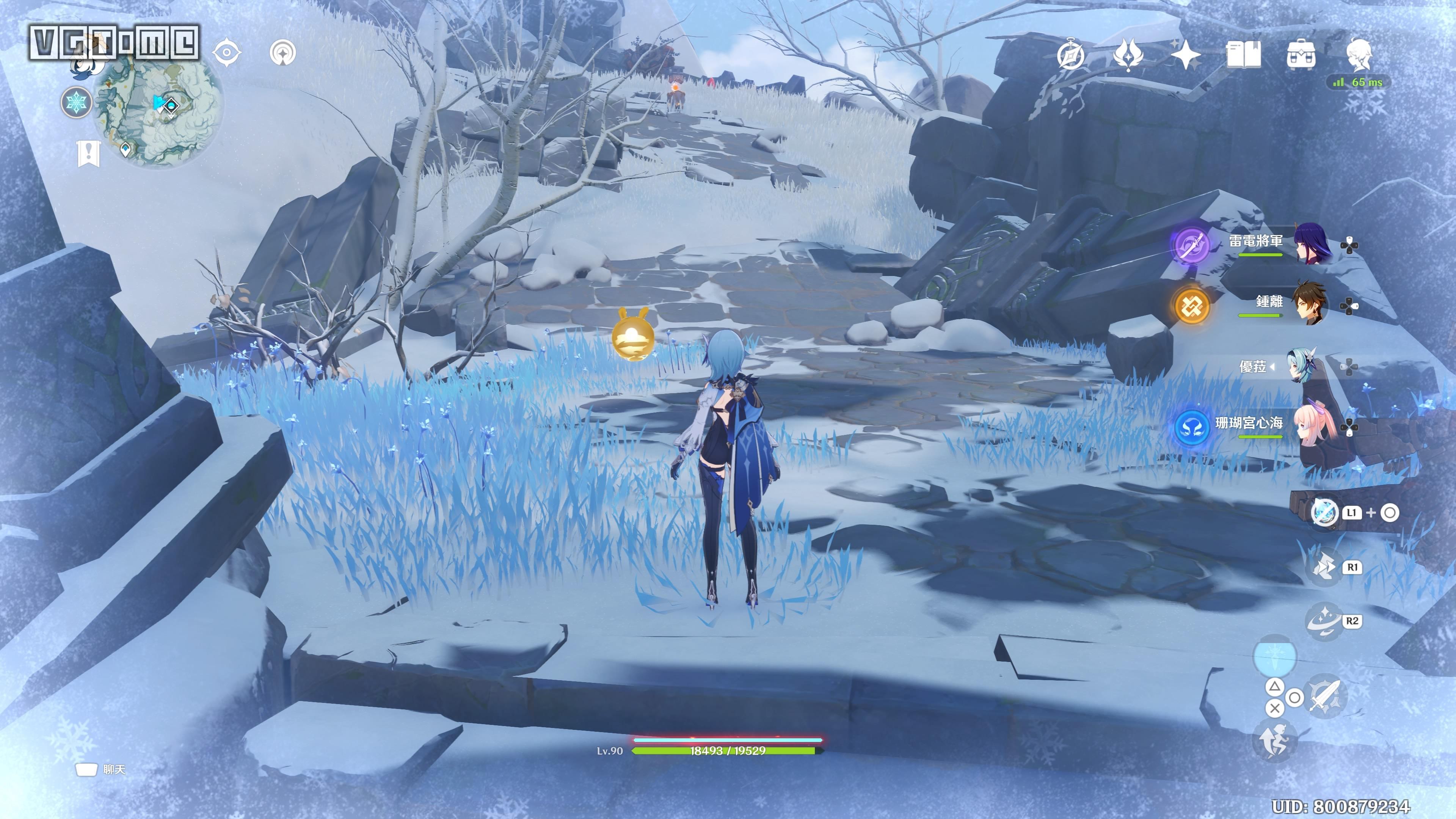Screen dimensions: 1456x819
Task: Use the equipped gadget icon
Action: pos(1324,513)
